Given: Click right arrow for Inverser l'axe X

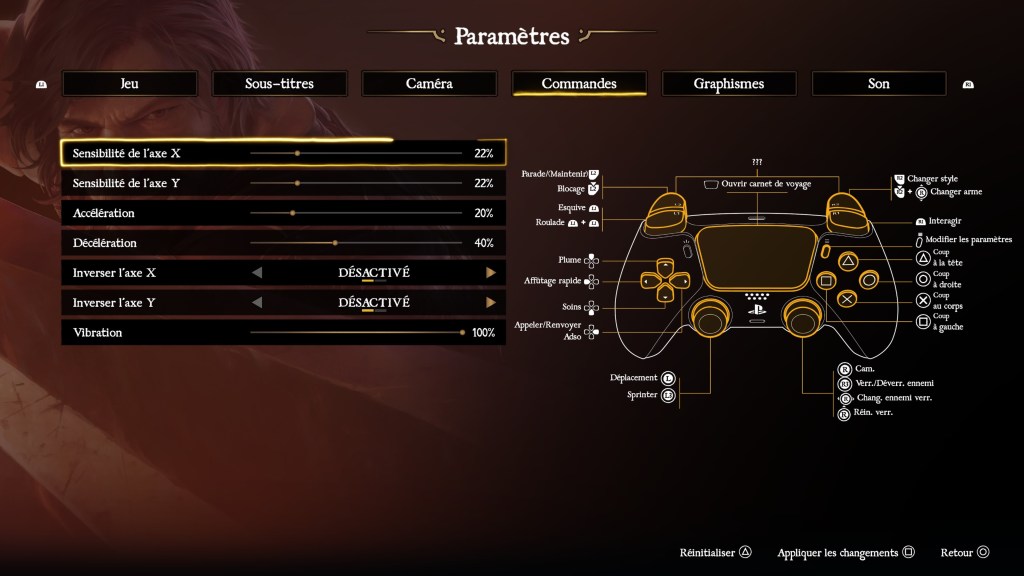Looking at the screenshot, I should click(491, 273).
